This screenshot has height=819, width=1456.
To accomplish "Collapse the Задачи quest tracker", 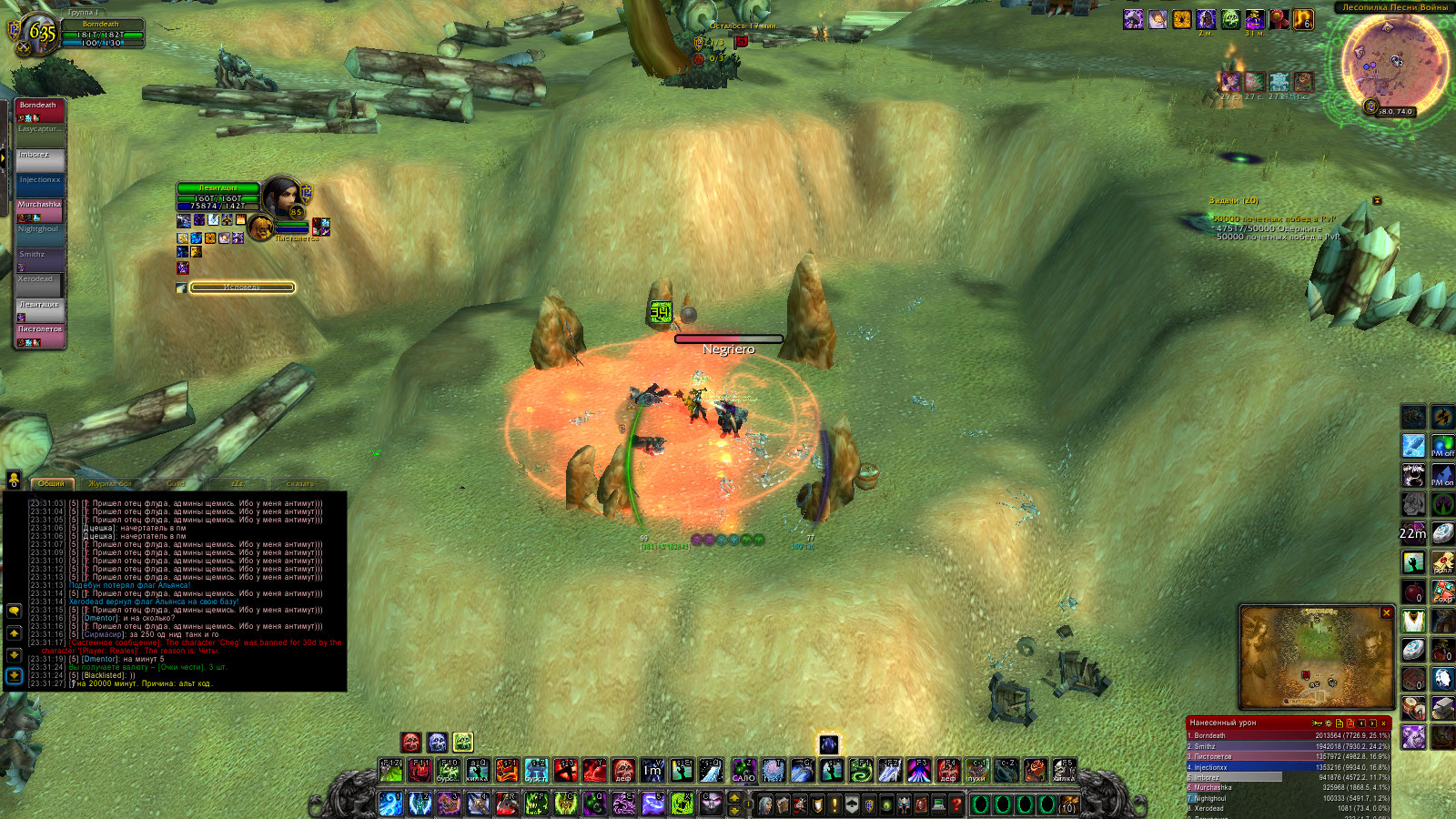I will [1377, 200].
